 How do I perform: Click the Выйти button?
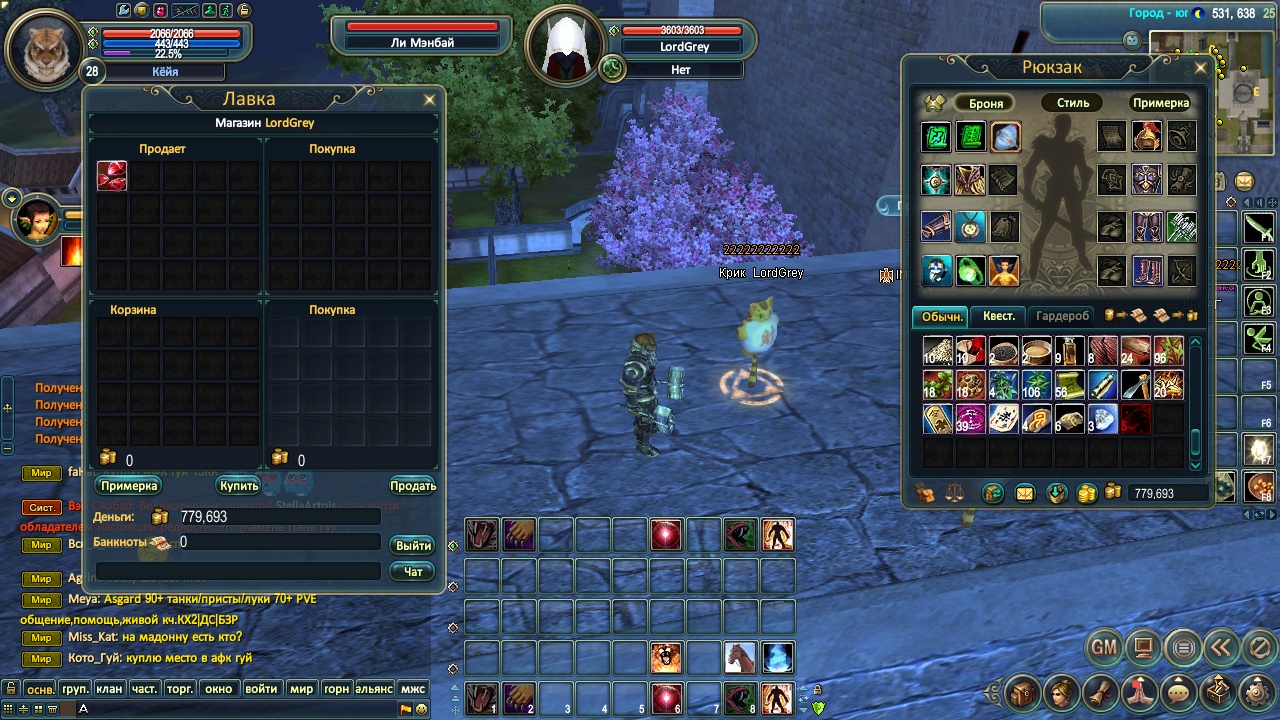413,546
